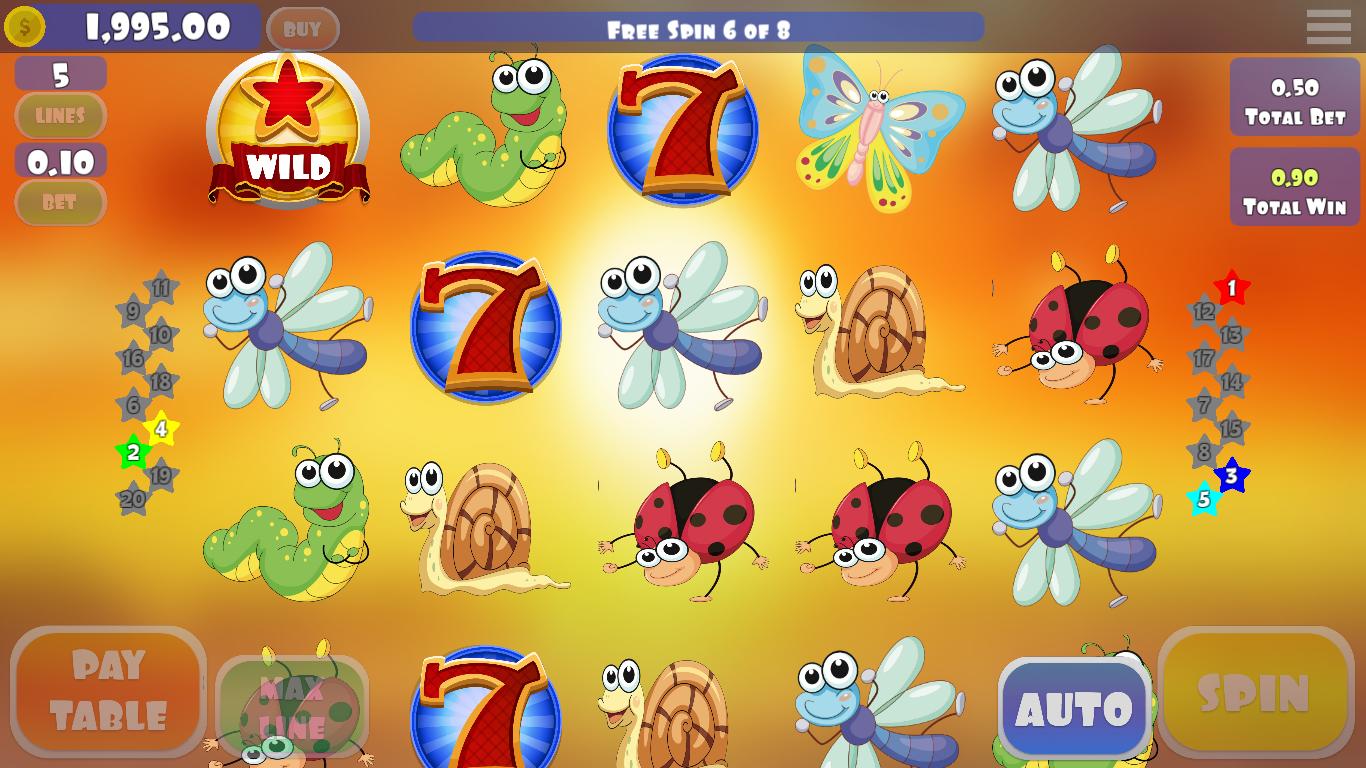Enable payline star 11
This screenshot has width=1366, height=768.
click(160, 288)
